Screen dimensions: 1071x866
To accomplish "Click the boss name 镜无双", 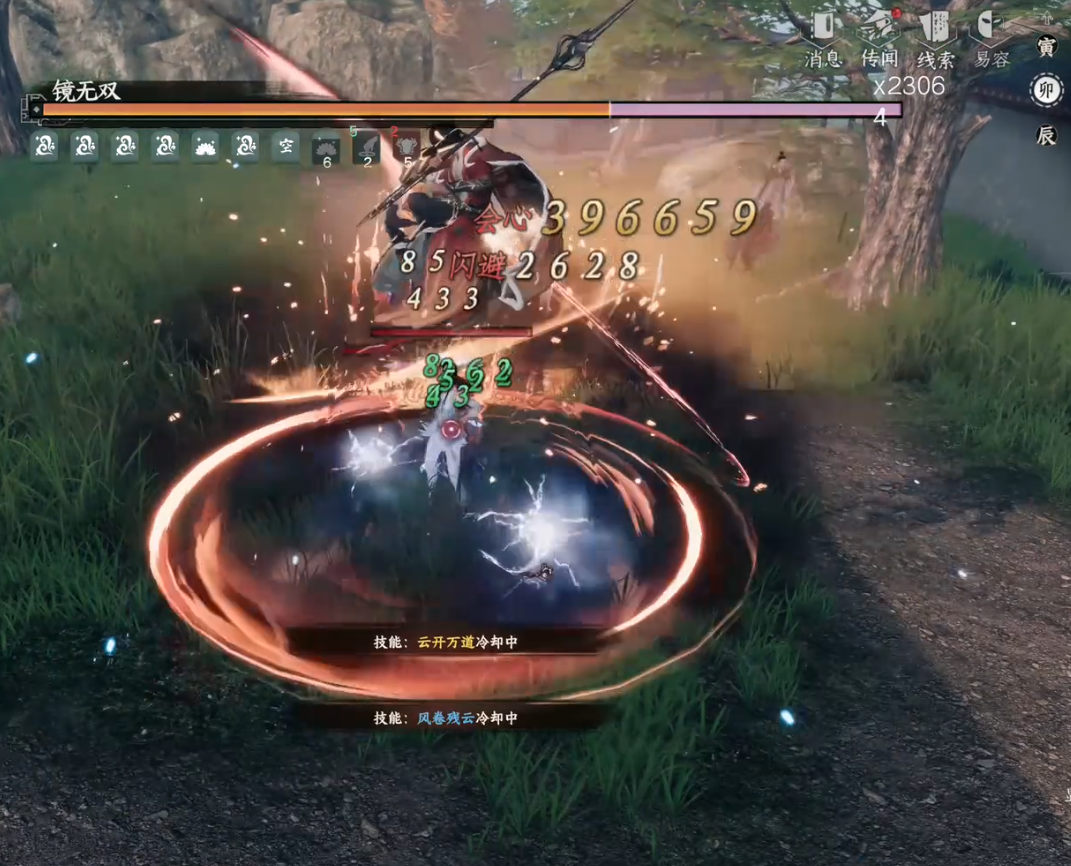I will tap(86, 91).
